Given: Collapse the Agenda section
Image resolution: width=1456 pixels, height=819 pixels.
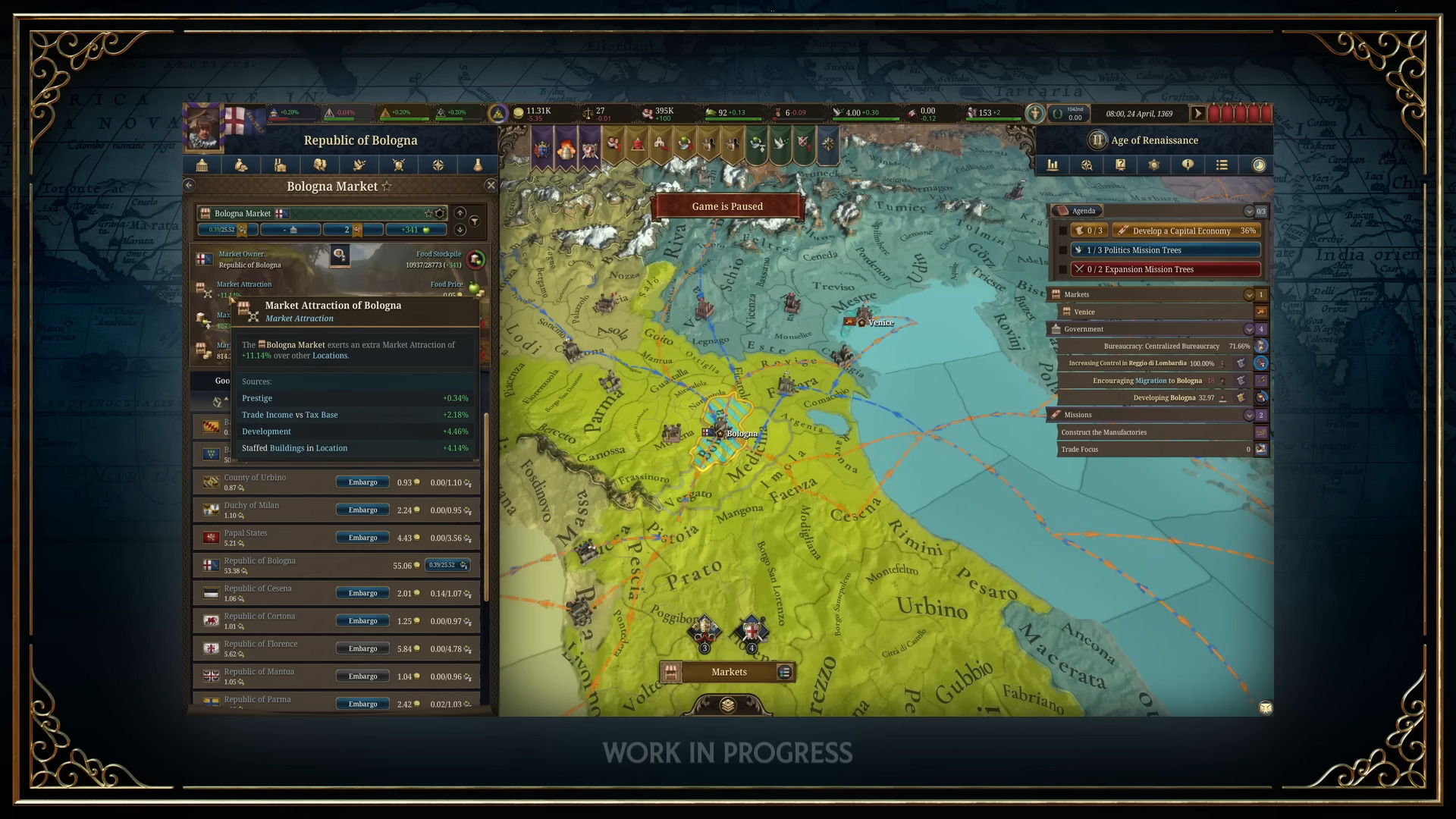Looking at the screenshot, I should pyautogui.click(x=1250, y=211).
